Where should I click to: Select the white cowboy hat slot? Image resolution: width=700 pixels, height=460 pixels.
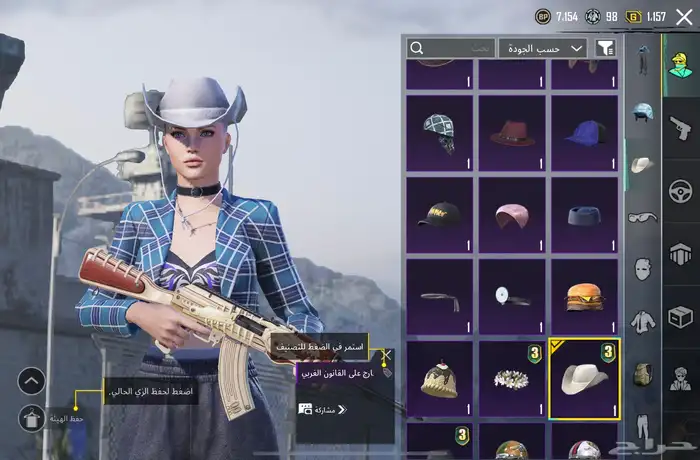point(585,379)
